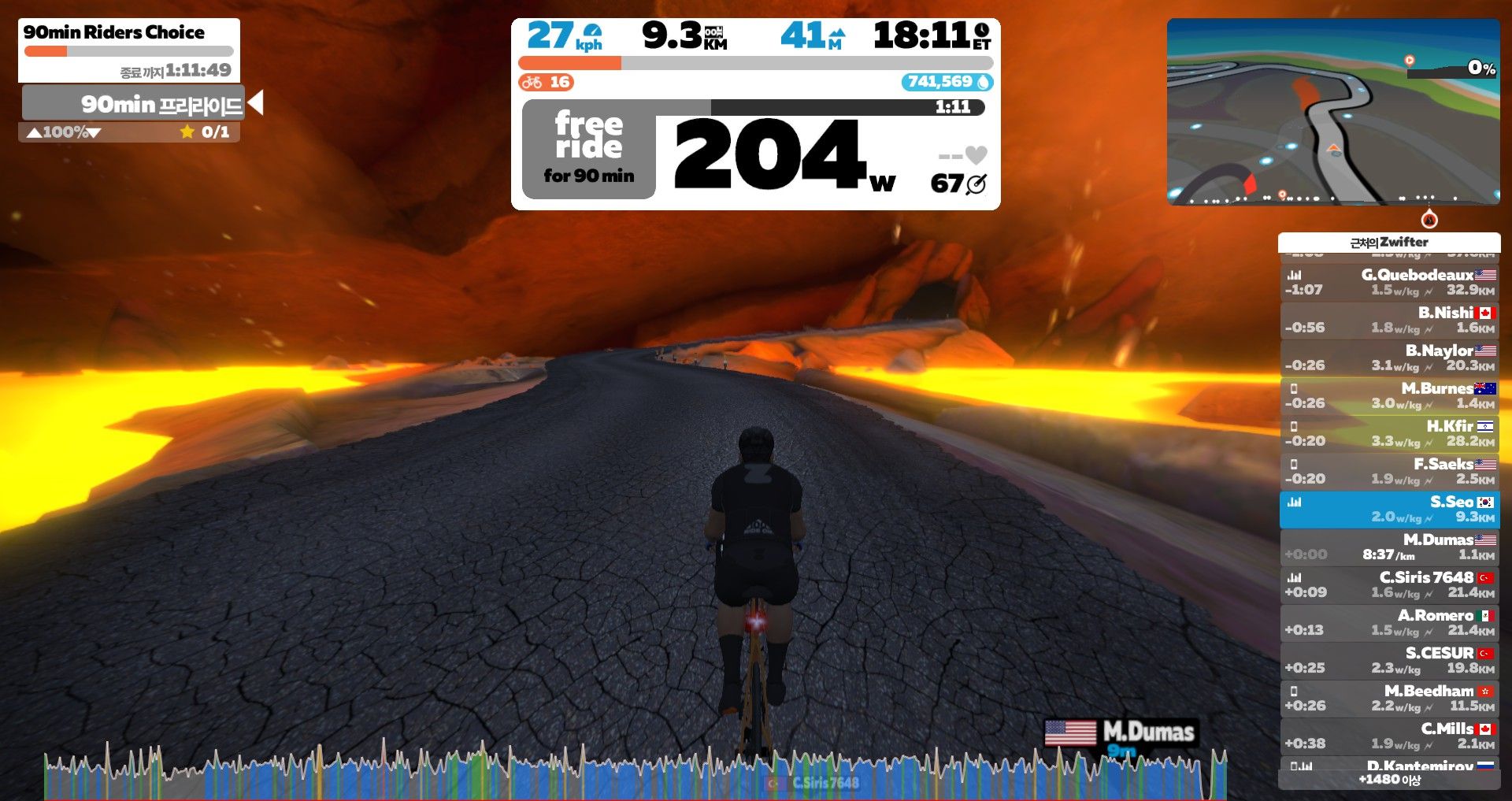Select F.Saeks rider row
This screenshot has height=801, width=1512.
[x=1389, y=471]
